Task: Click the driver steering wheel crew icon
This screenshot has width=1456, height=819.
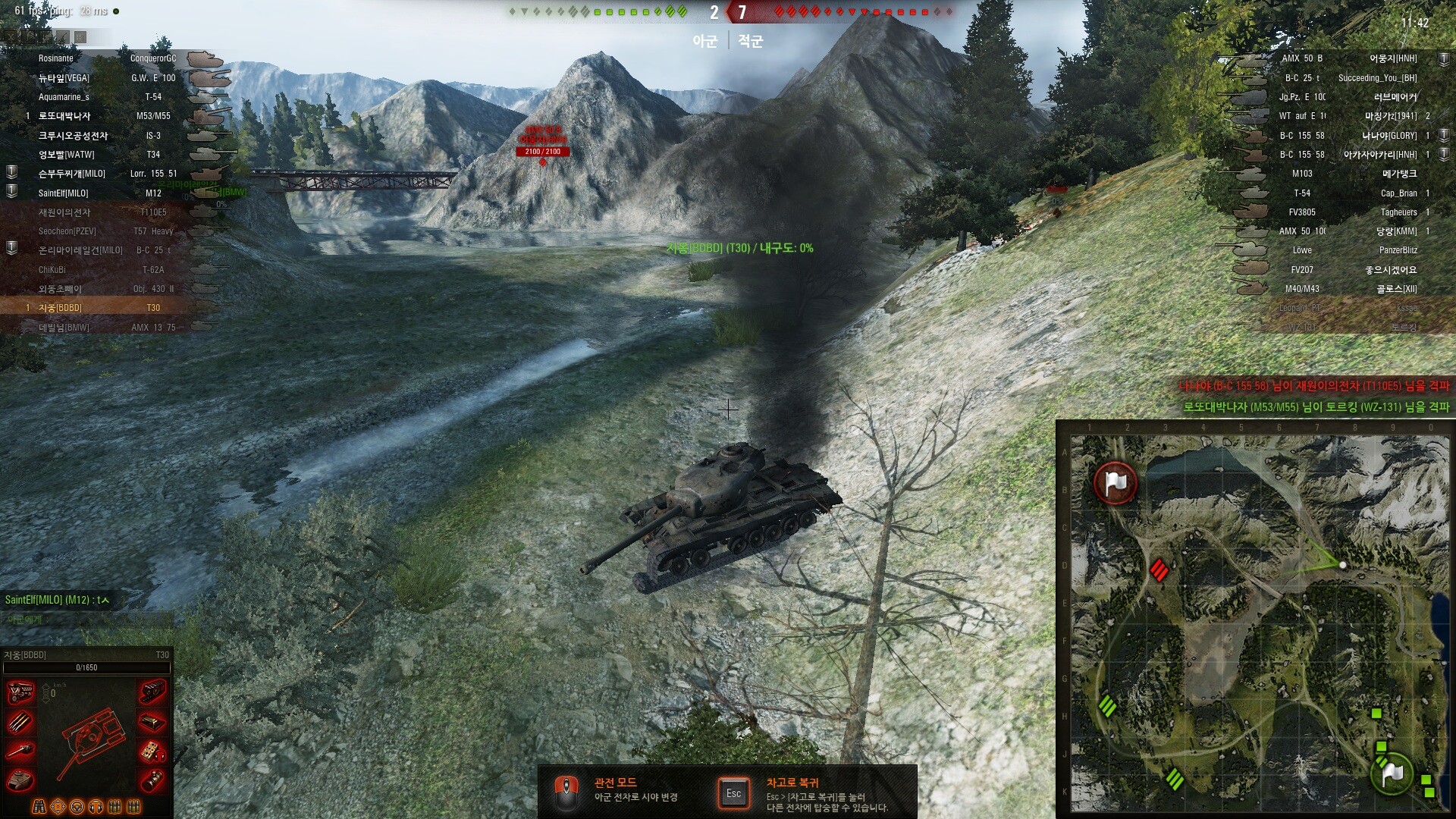Action: tap(77, 806)
